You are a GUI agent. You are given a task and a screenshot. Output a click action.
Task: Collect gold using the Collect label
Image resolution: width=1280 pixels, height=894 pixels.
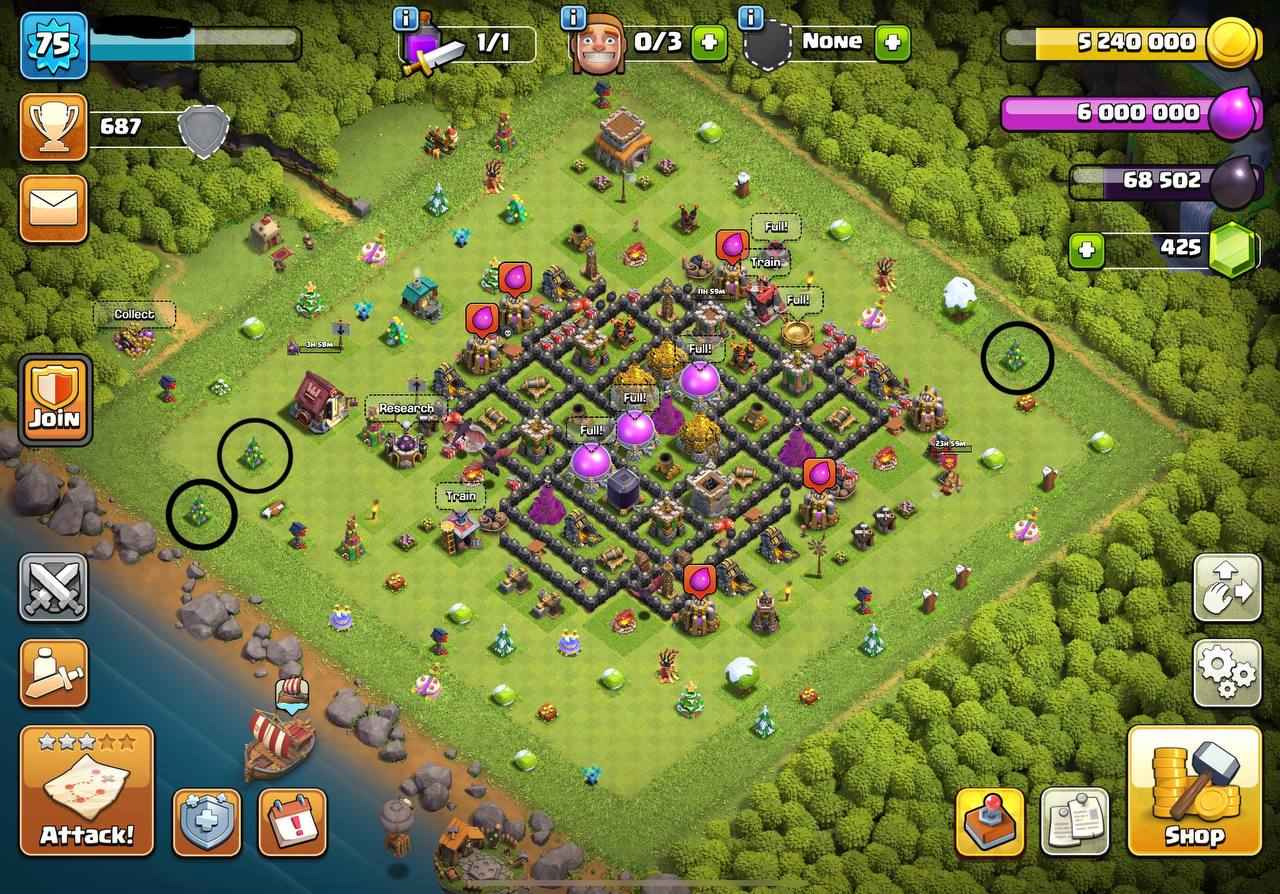[134, 314]
